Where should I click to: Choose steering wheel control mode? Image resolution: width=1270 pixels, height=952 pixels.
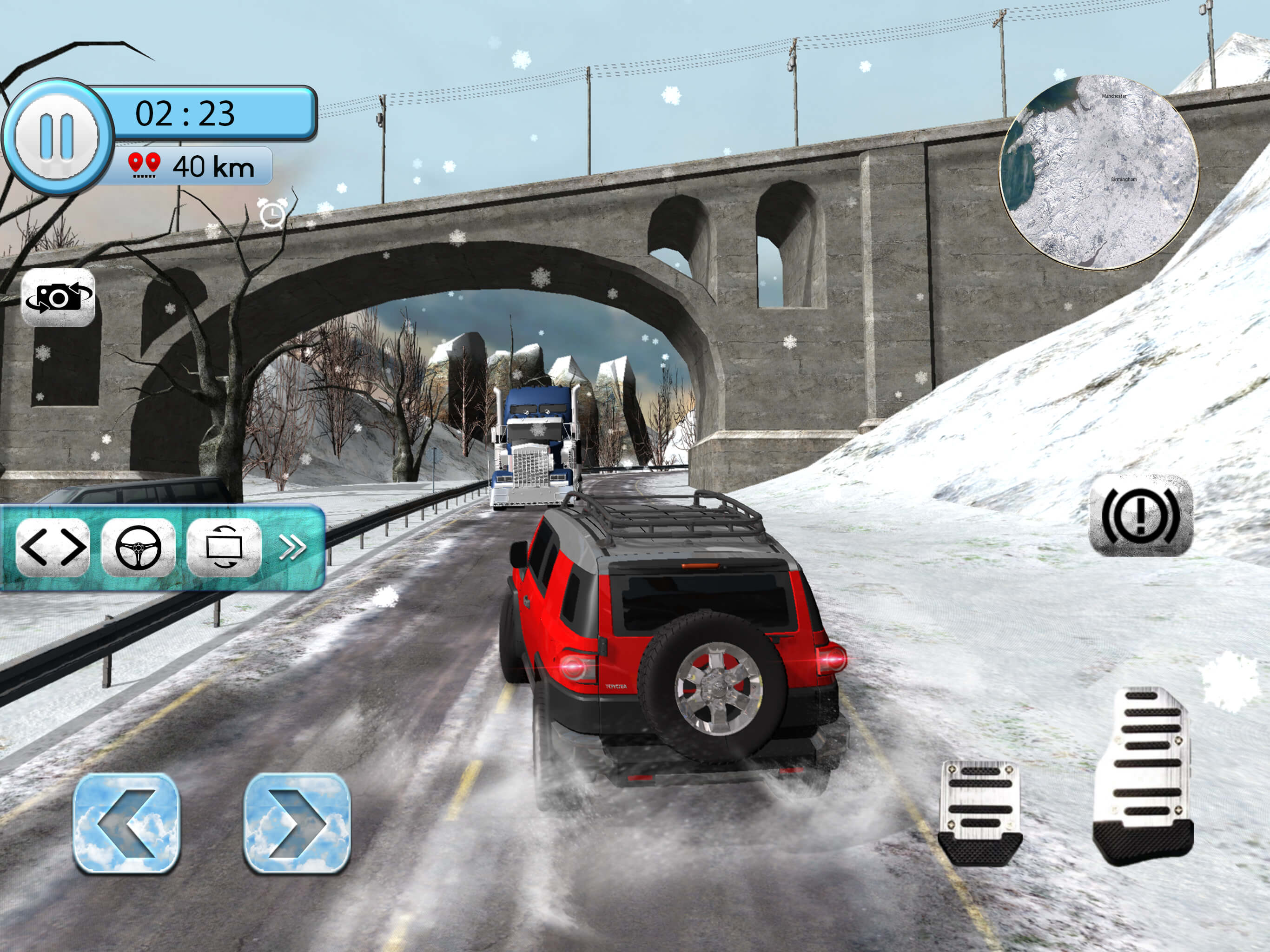[x=139, y=547]
